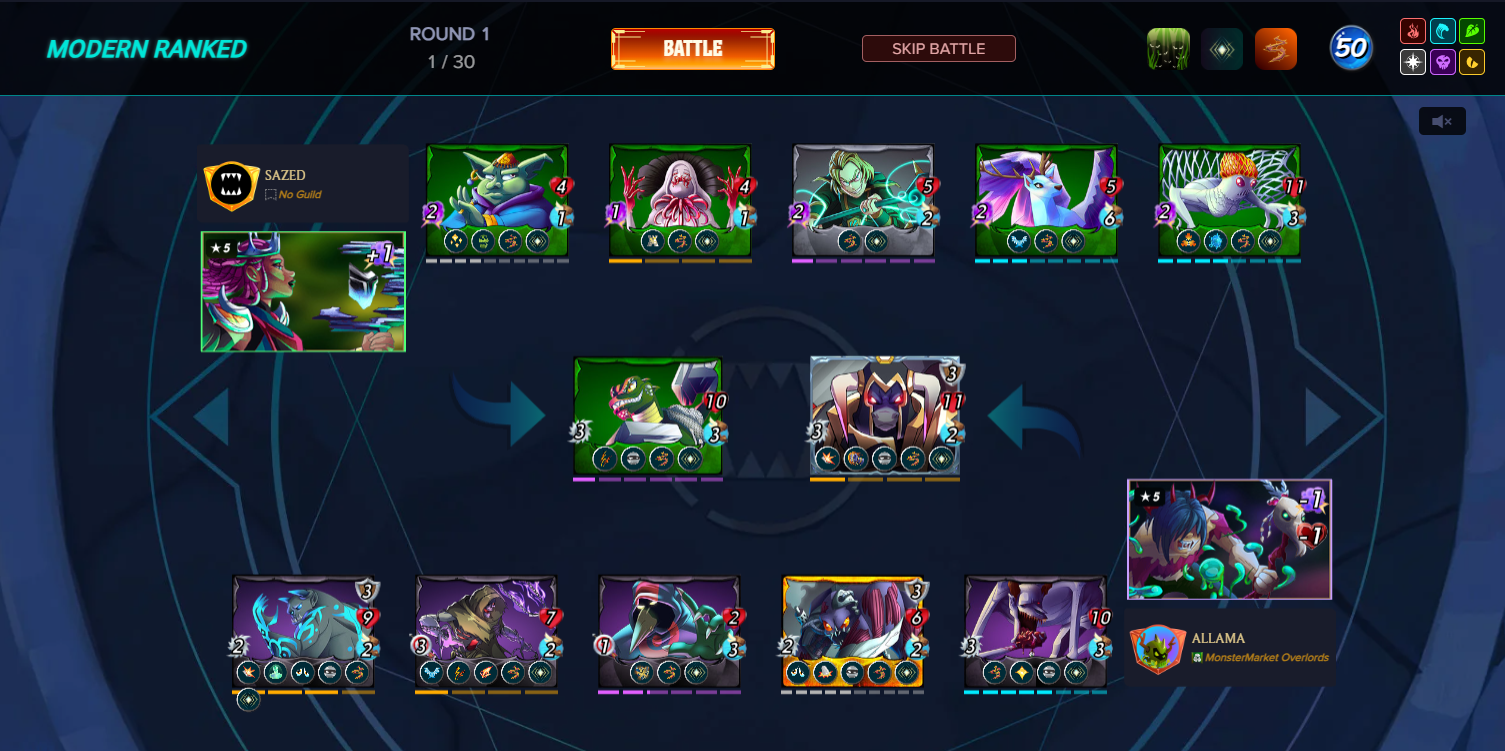This screenshot has width=1505, height=751.
Task: Open the tangled grass ruleset icon
Action: (x=1168, y=46)
